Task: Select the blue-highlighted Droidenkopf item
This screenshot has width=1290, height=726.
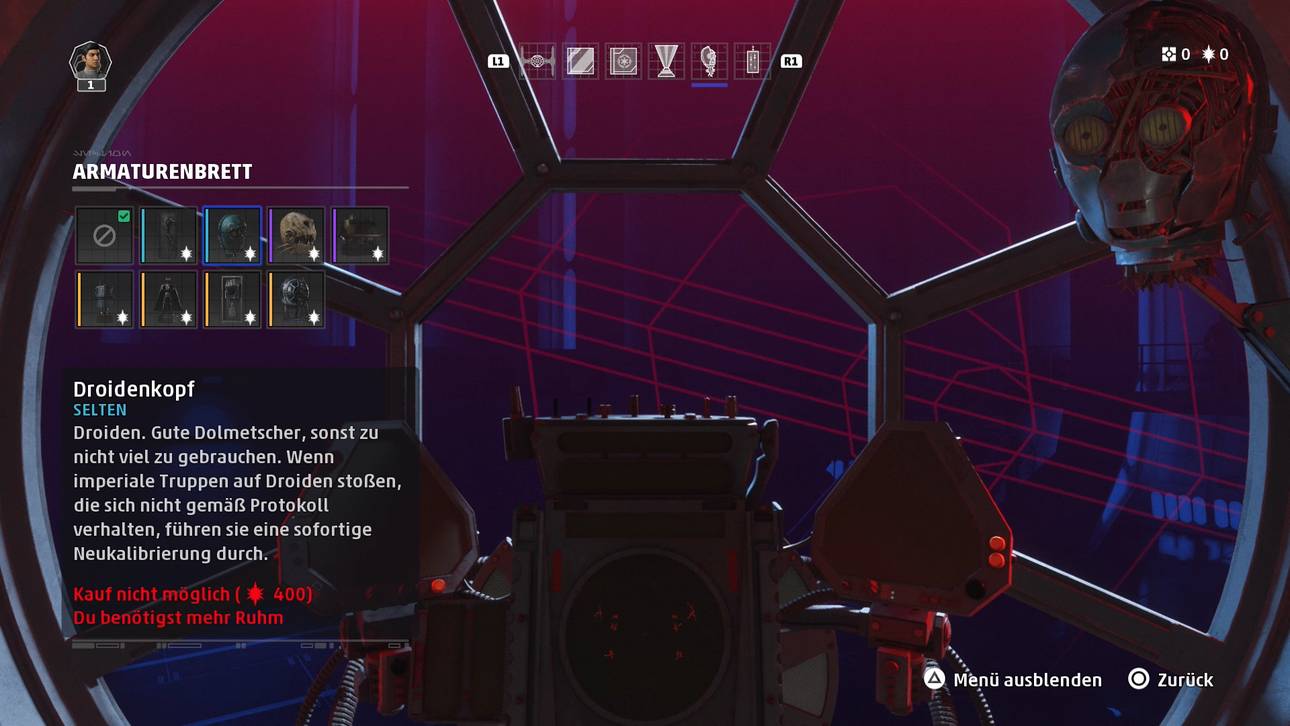Action: [232, 236]
